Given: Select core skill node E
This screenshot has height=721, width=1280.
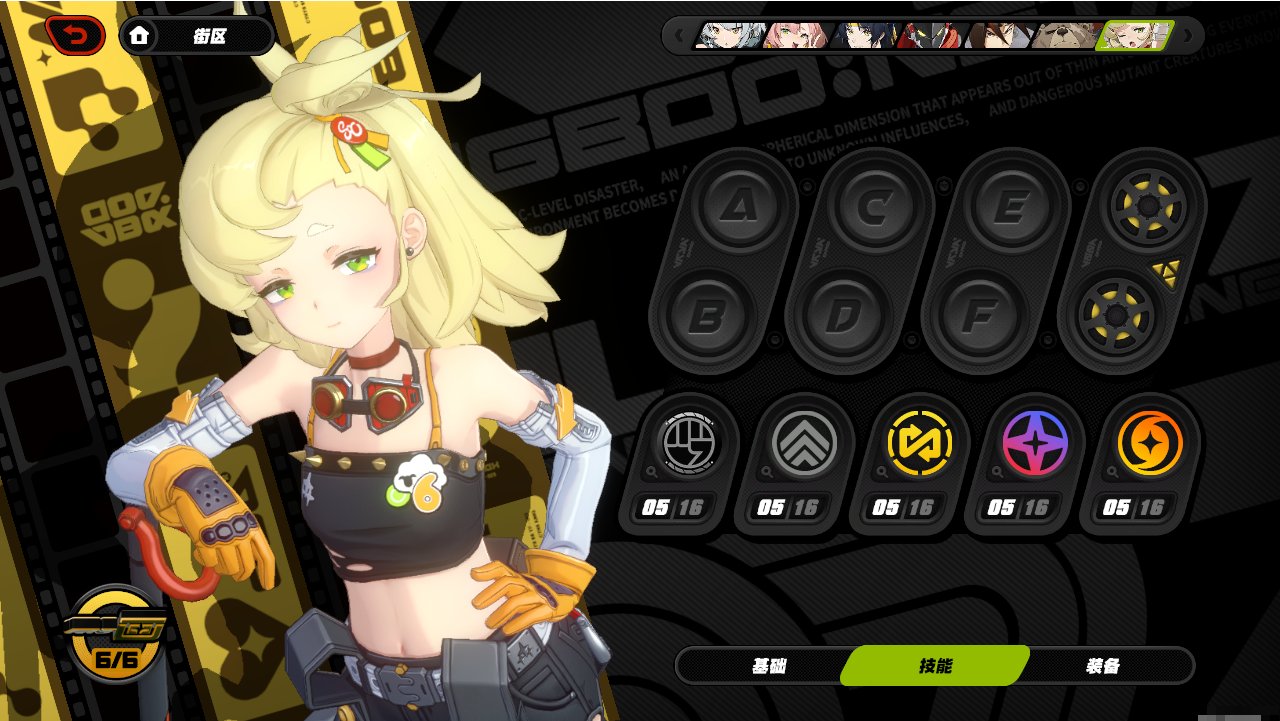Looking at the screenshot, I should pos(1009,207).
